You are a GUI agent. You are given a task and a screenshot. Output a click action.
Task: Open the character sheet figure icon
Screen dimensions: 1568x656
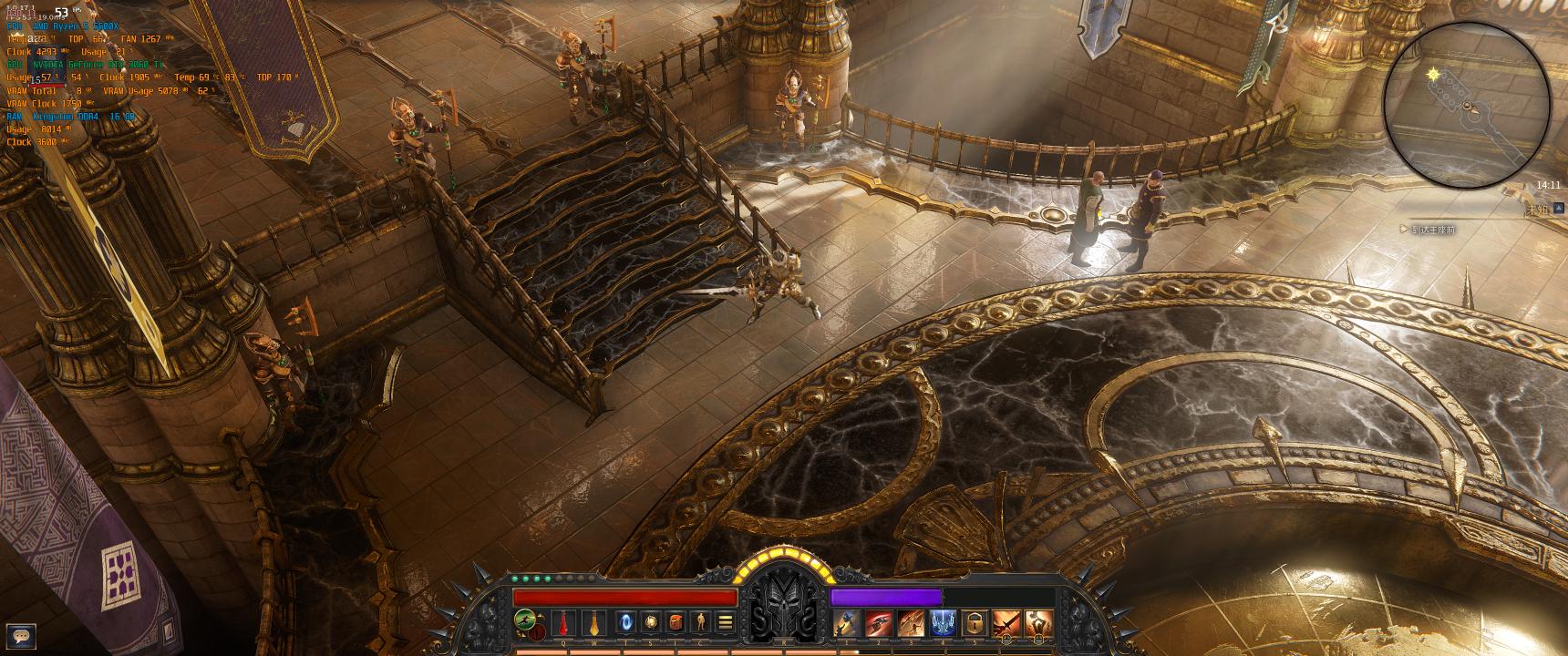click(x=700, y=622)
